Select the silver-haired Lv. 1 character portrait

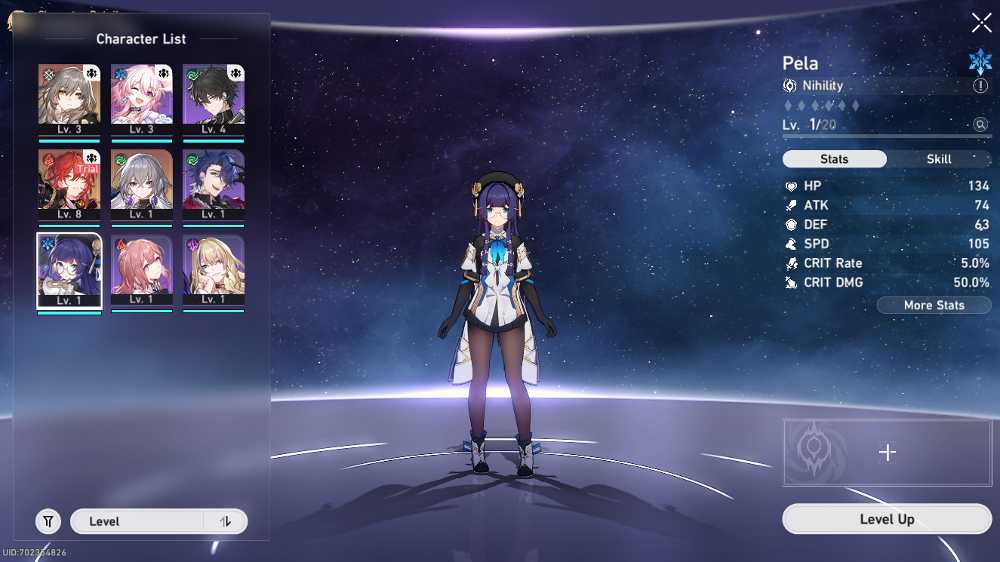[x=141, y=182]
